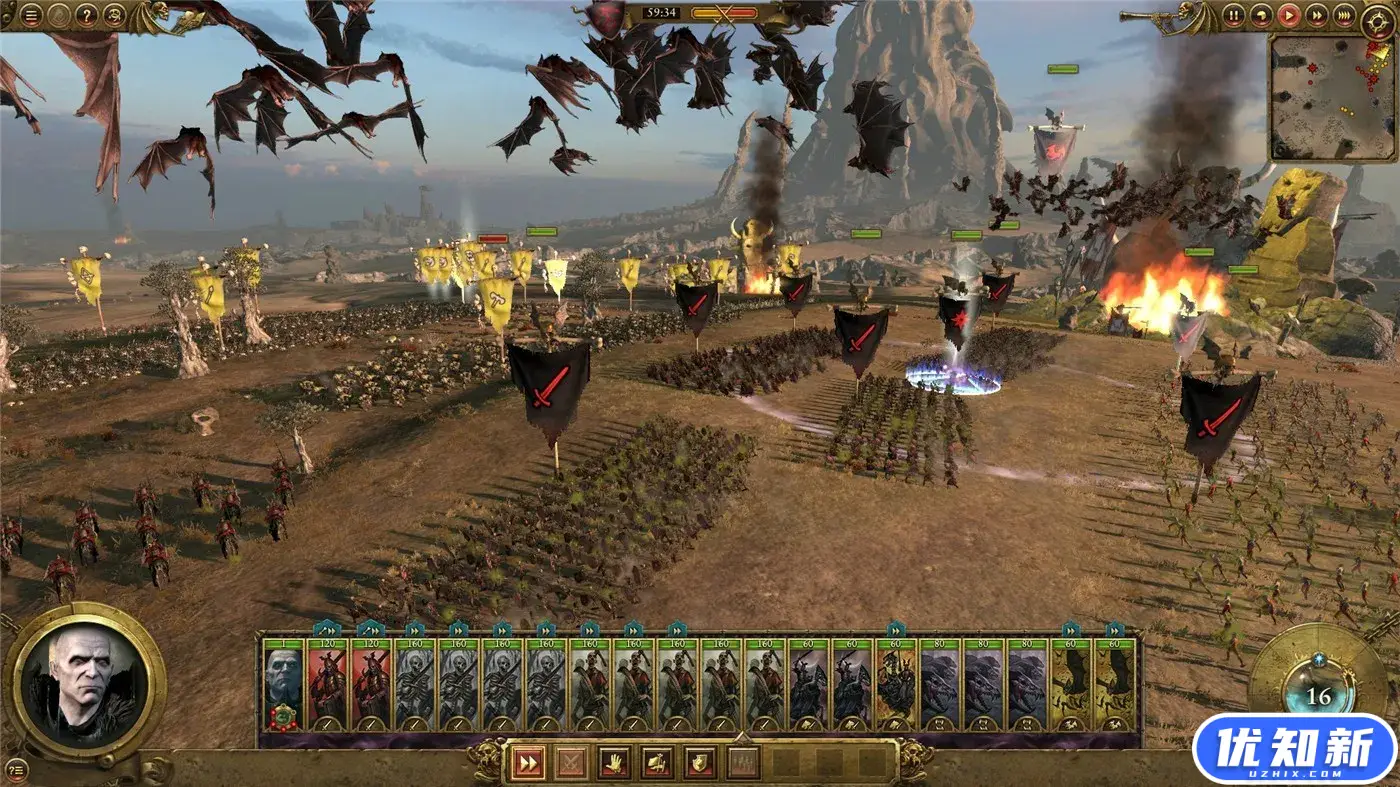Viewport: 1400px width, 787px height.
Task: Toggle the run double-arrow order button
Action: (x=526, y=763)
